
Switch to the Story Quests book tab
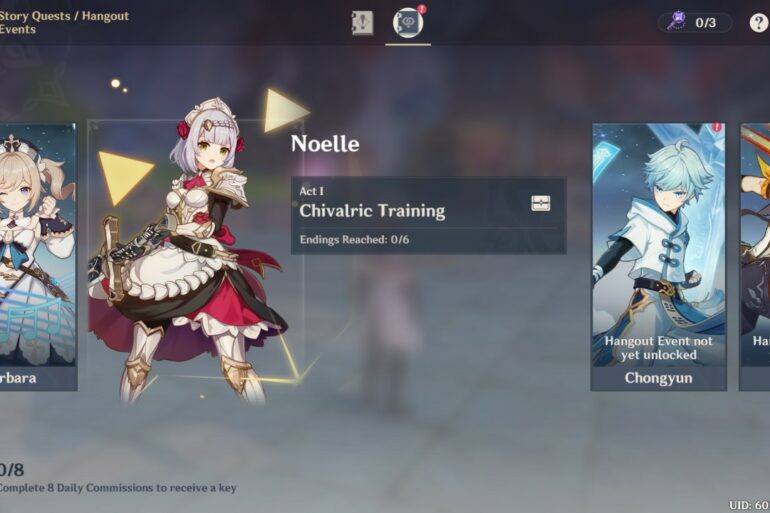point(362,23)
